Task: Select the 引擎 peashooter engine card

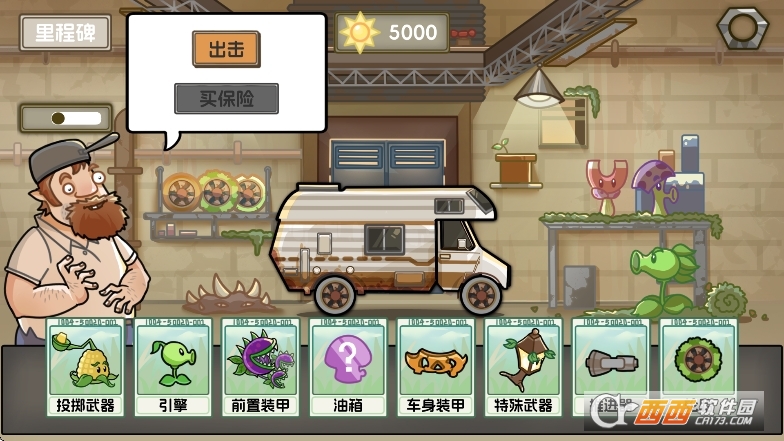Action: click(x=173, y=366)
